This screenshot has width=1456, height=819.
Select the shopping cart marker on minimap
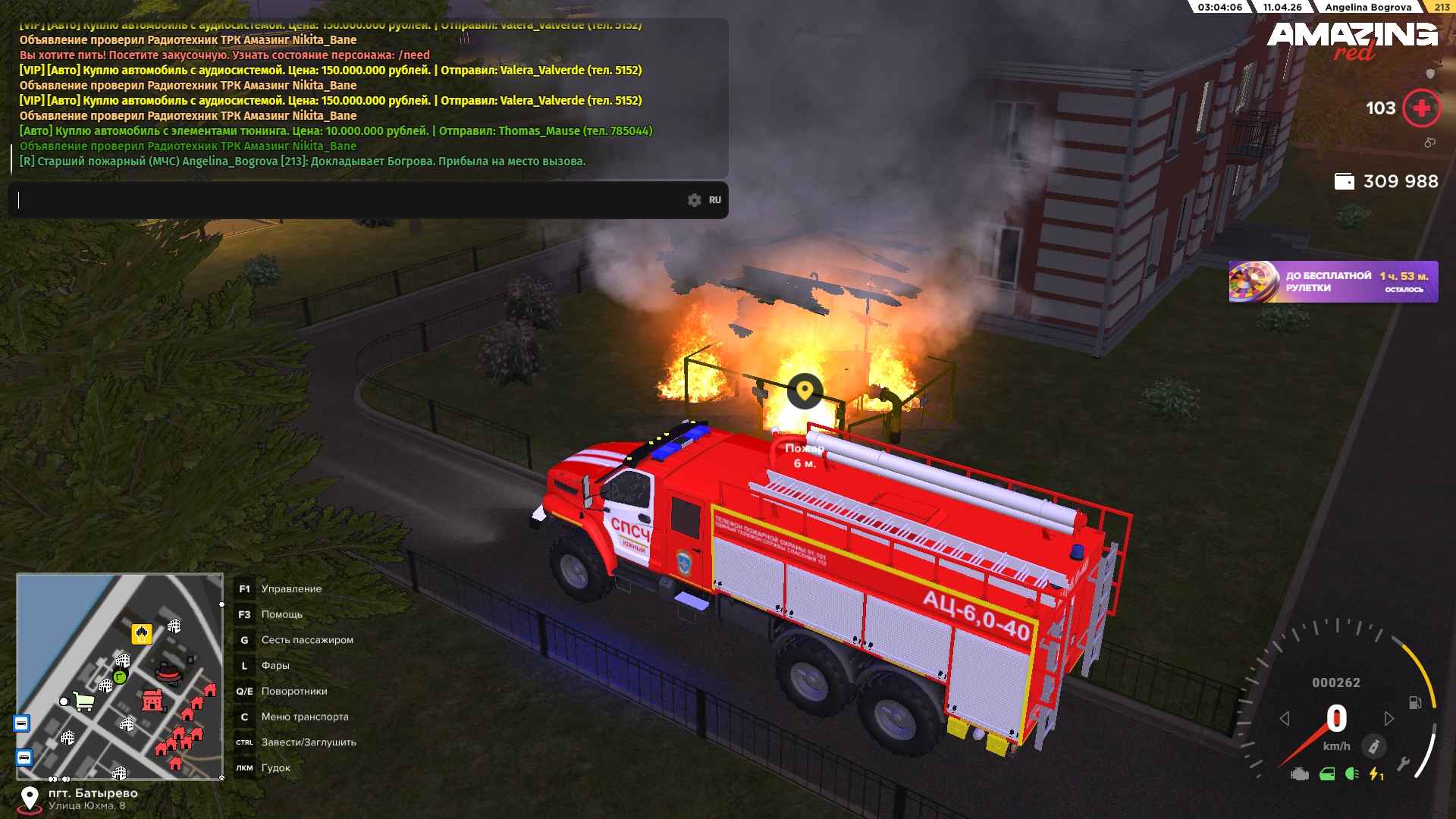point(83,701)
